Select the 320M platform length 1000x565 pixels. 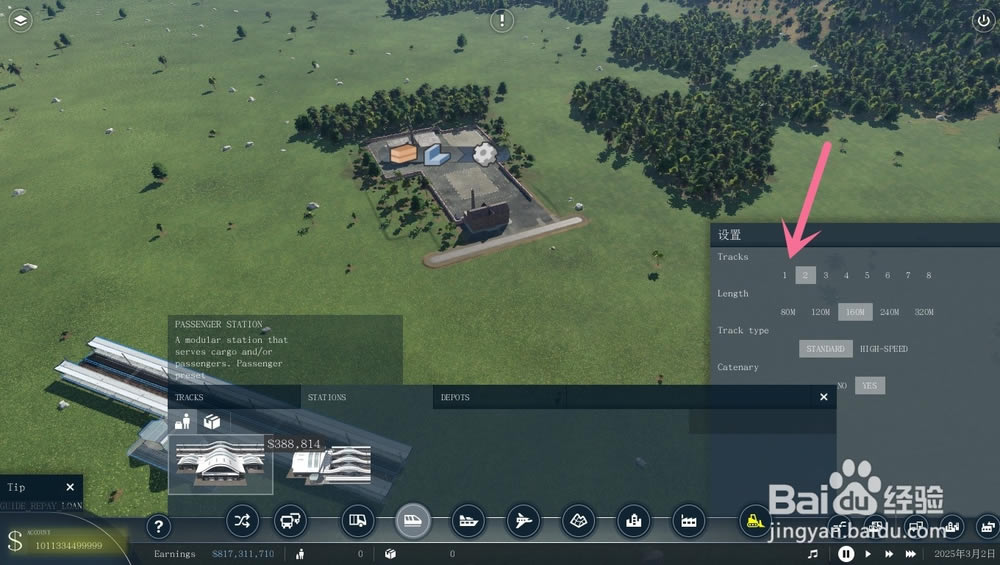point(923,312)
